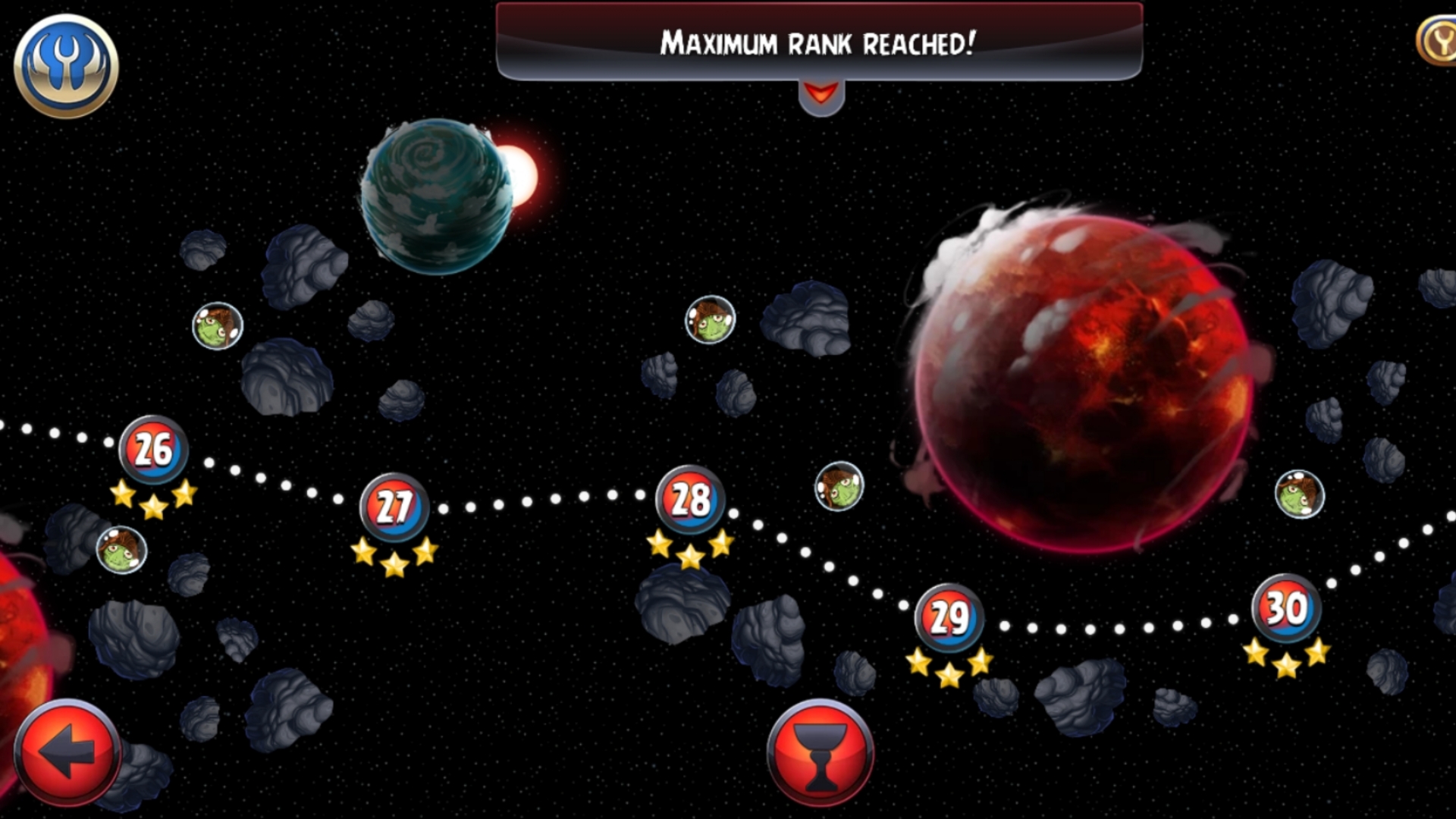The width and height of the screenshot is (1456, 819).
Task: Go back with the red arrow button
Action: [x=67, y=752]
